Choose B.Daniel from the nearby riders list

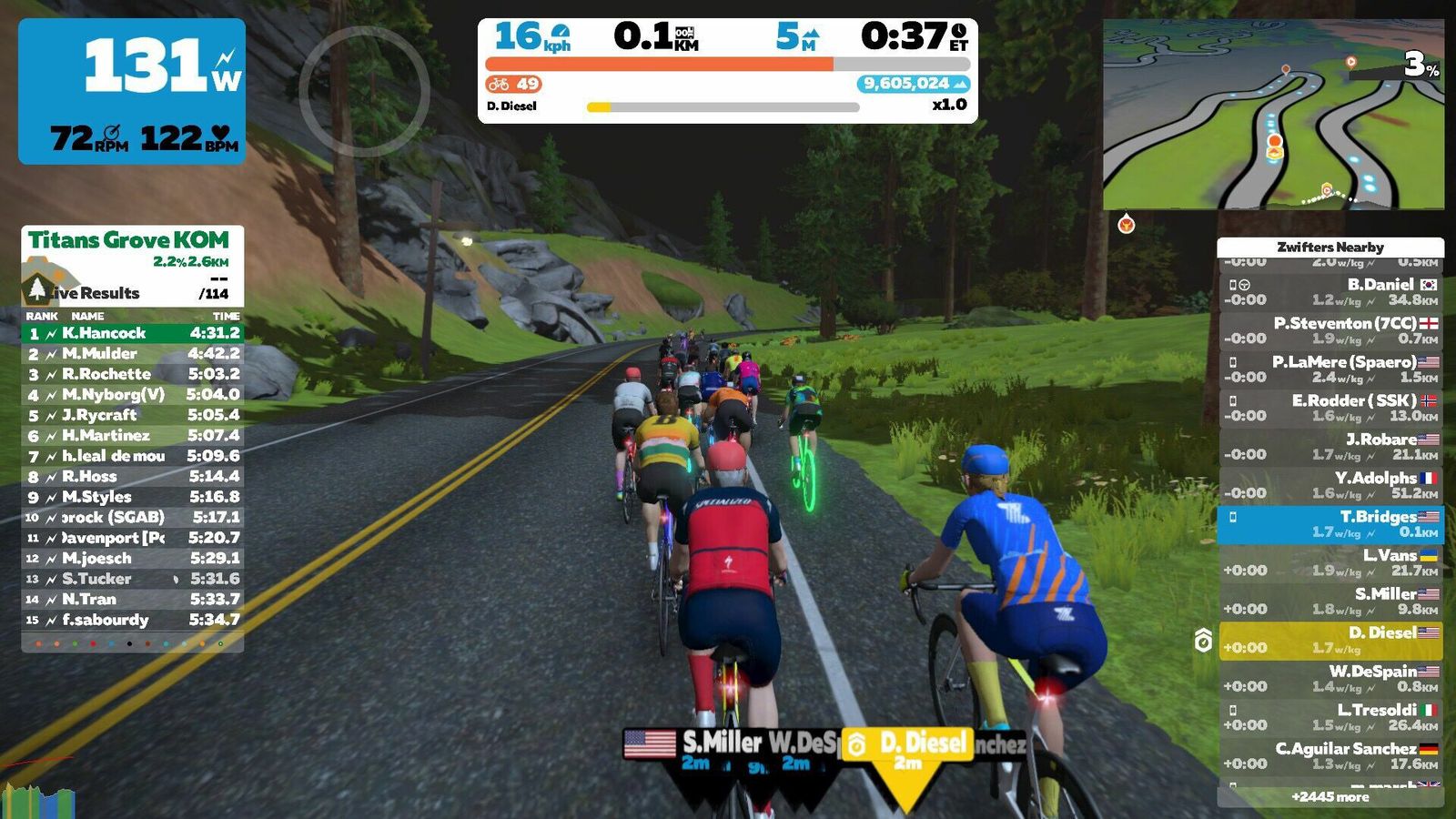(1330, 292)
